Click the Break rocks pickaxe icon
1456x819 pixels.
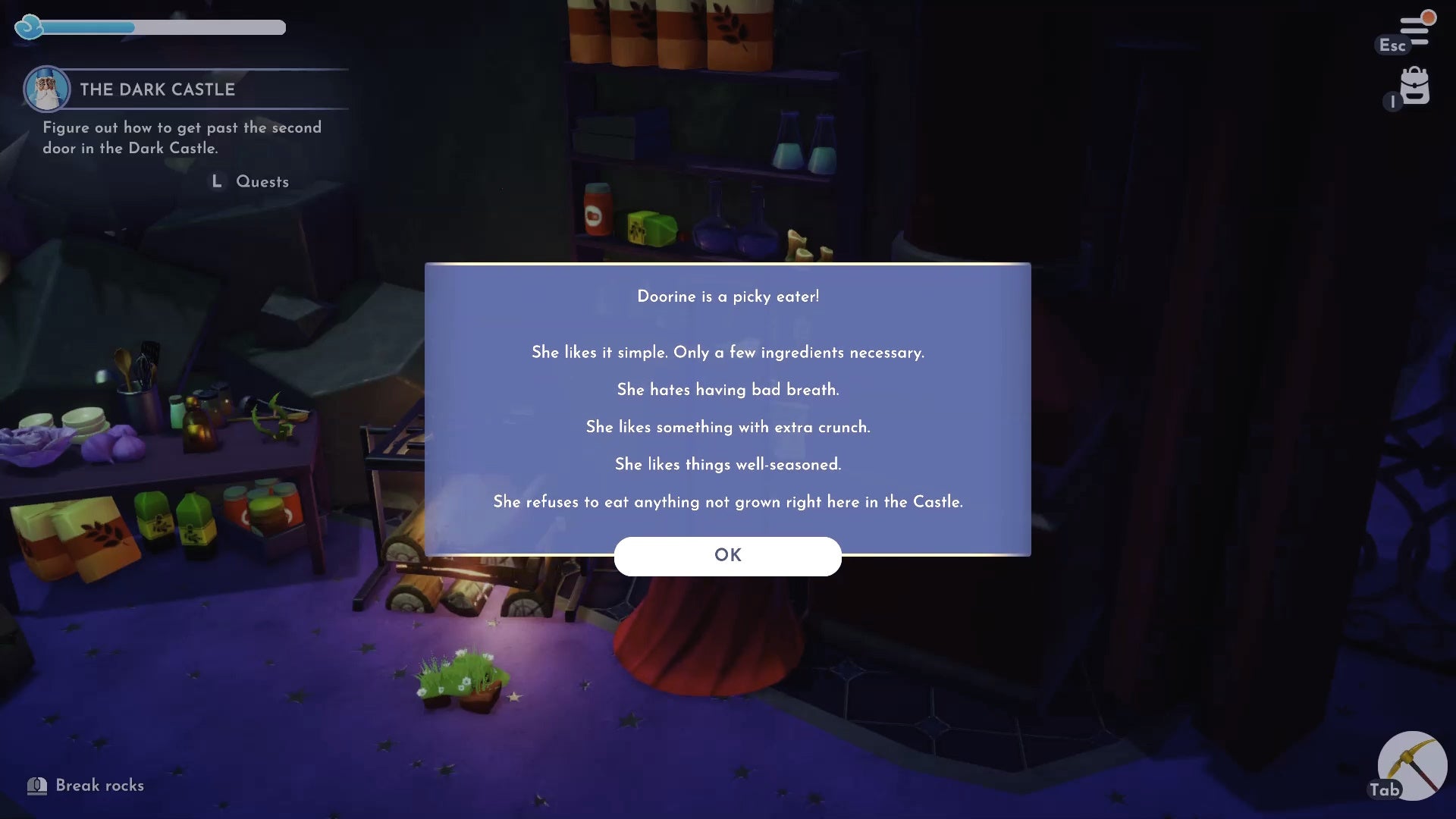click(37, 786)
